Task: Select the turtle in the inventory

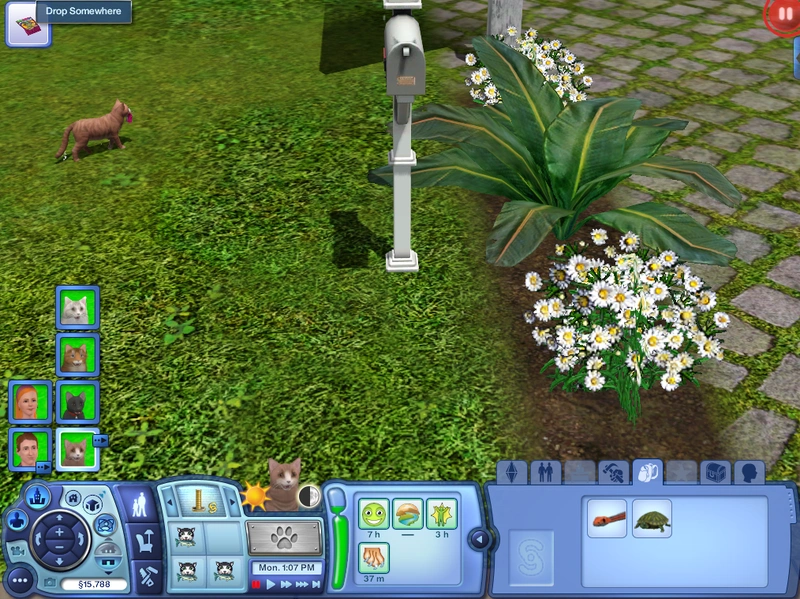Action: pyautogui.click(x=652, y=519)
